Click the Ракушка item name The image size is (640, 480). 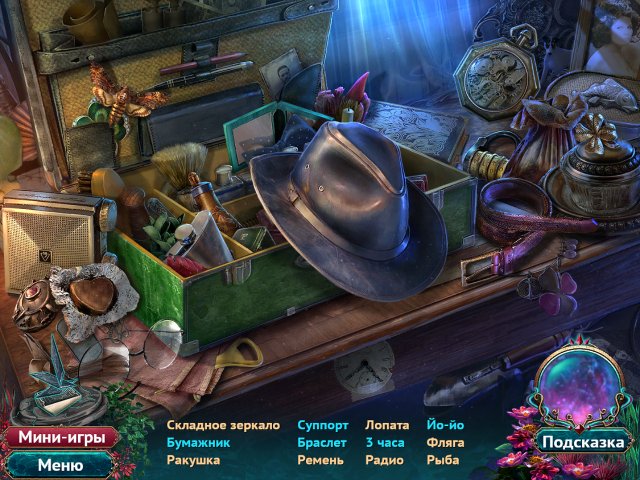tap(194, 460)
